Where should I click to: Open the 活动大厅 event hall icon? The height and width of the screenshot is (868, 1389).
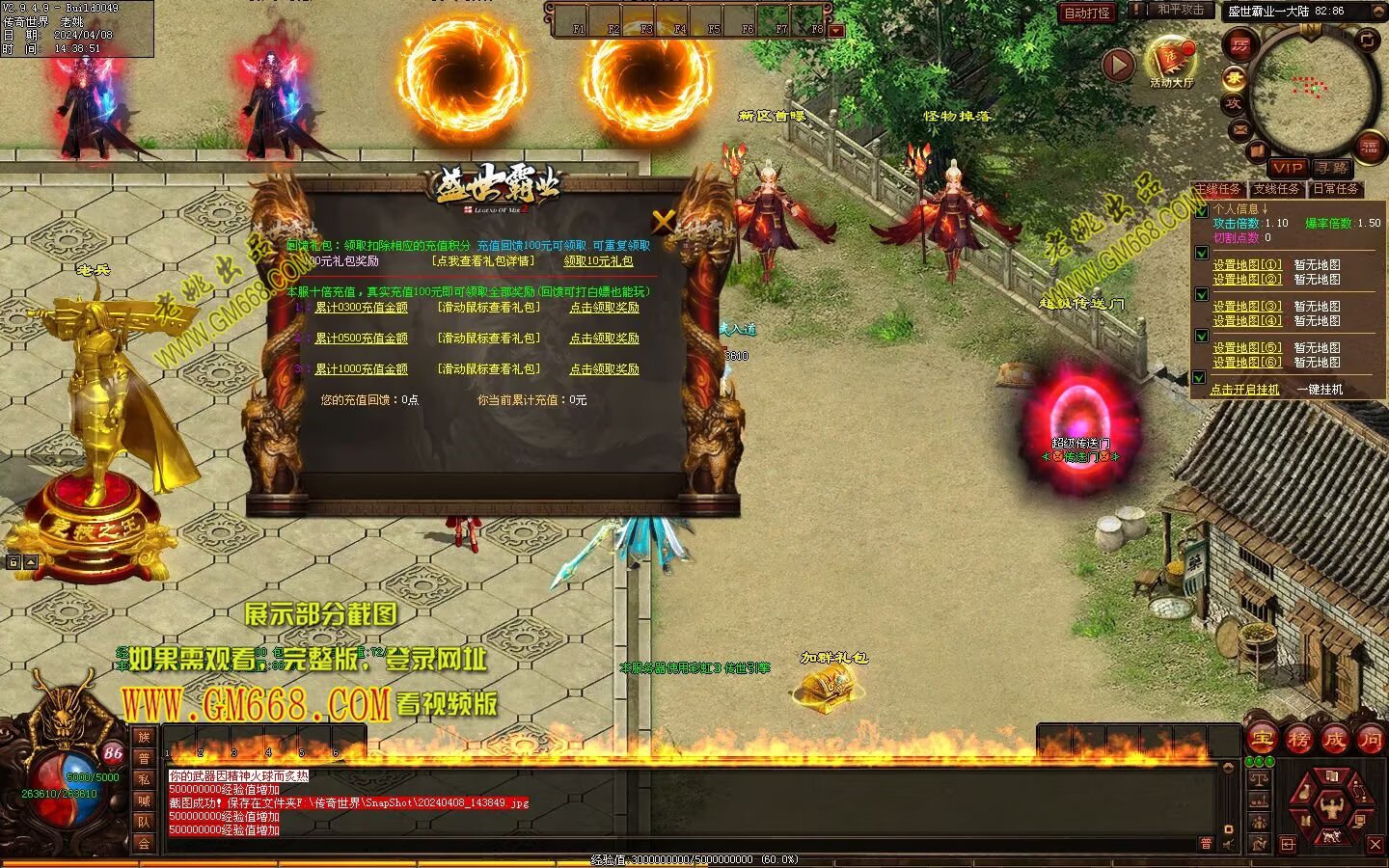pos(1171,60)
